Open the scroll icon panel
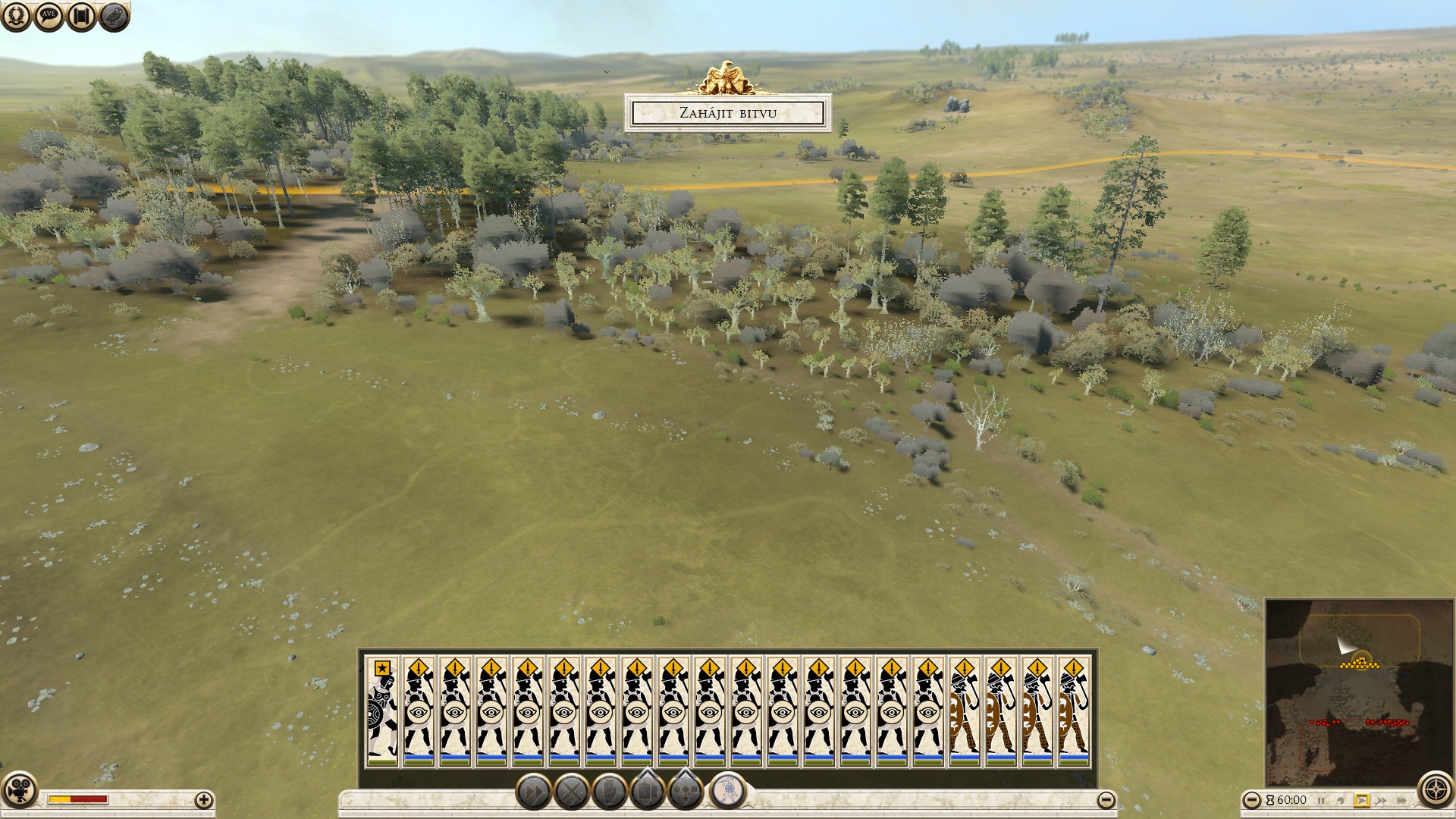 pos(81,15)
